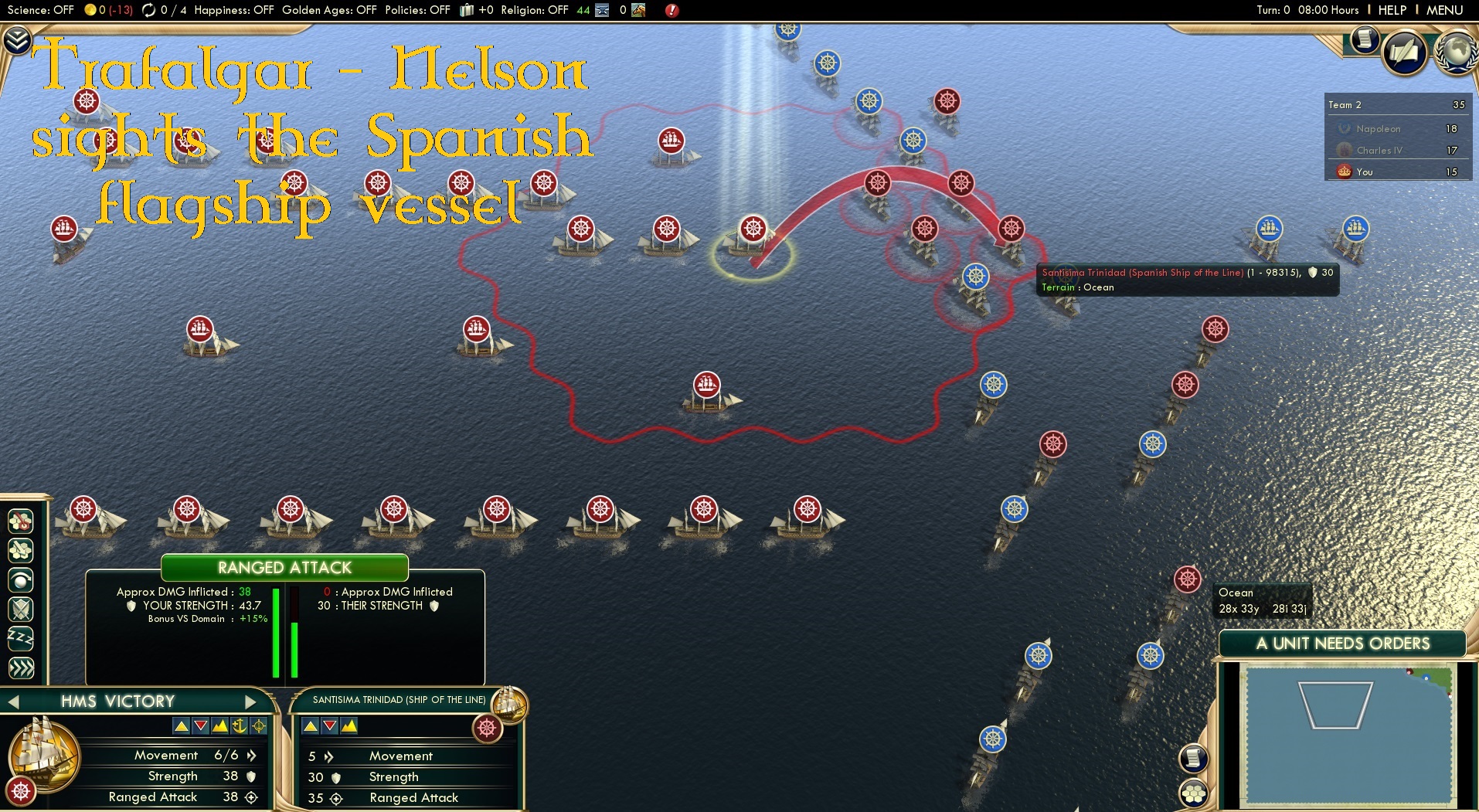Image resolution: width=1479 pixels, height=812 pixels.
Task: Fortify the unit using the crossed-swords shield icon
Action: click(20, 609)
